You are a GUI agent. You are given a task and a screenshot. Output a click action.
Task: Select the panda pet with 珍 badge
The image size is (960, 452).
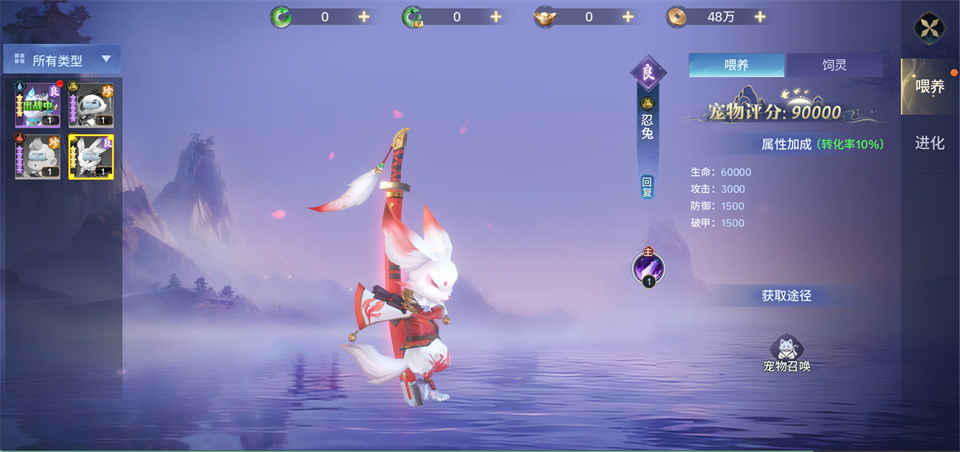tap(91, 105)
